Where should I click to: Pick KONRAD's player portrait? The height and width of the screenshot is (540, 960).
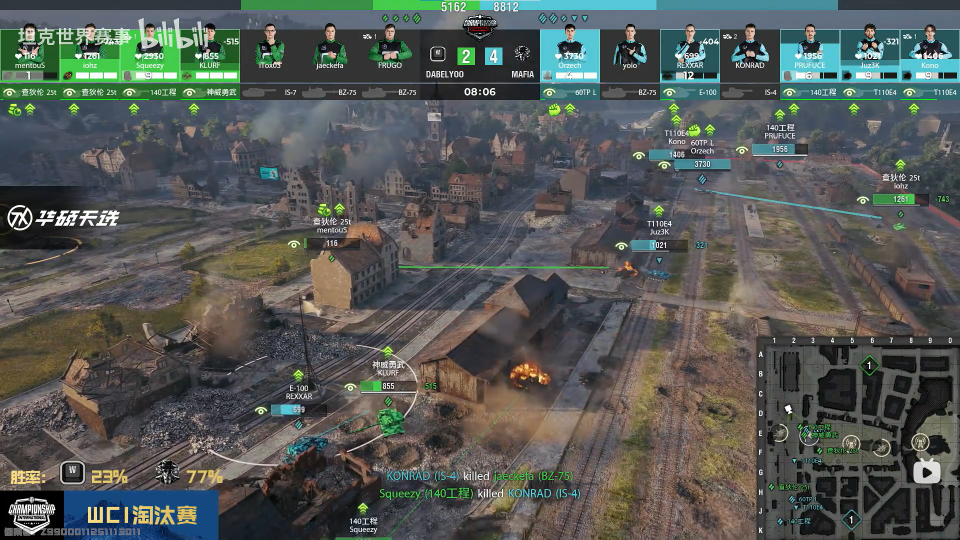click(x=750, y=52)
